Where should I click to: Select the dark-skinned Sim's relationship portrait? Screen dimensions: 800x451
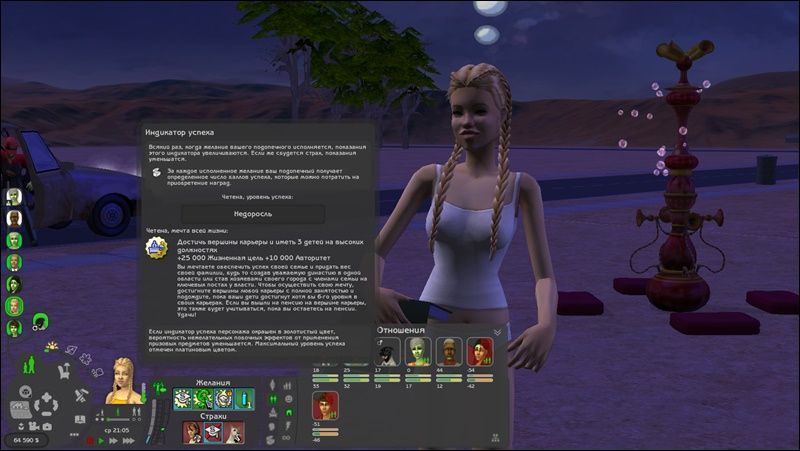450,351
